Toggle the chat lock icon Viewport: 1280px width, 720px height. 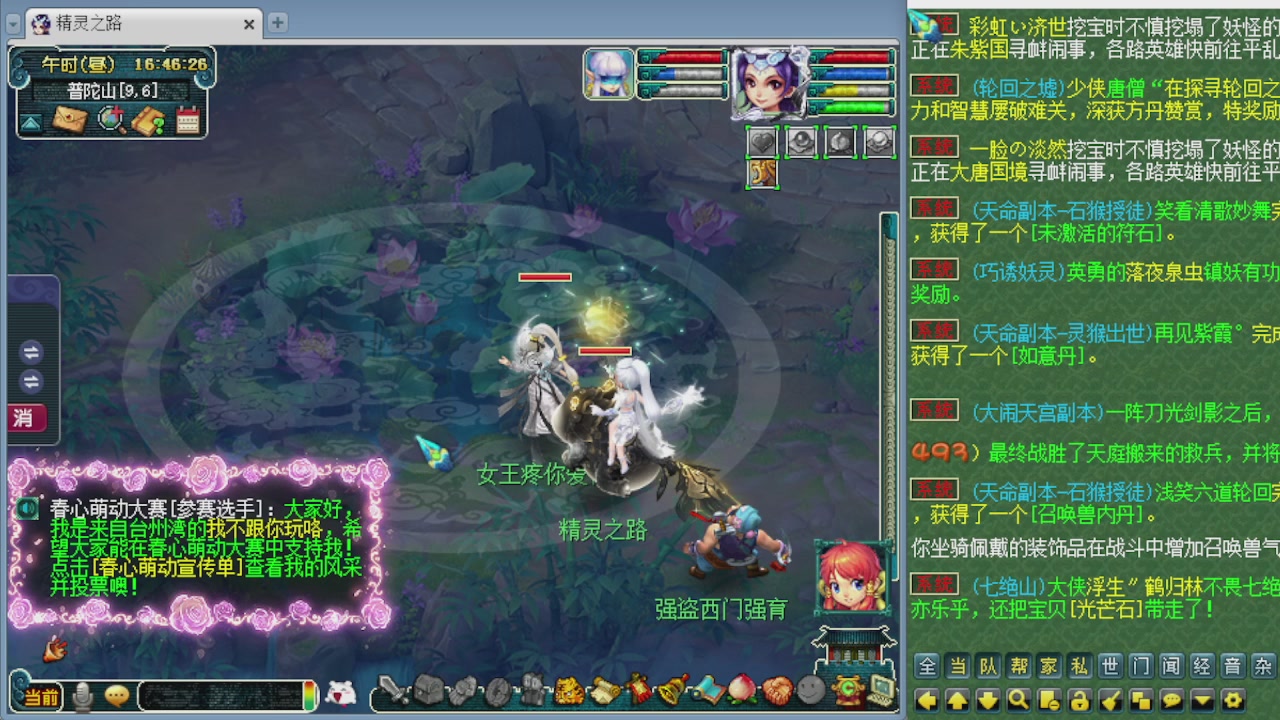1080,699
